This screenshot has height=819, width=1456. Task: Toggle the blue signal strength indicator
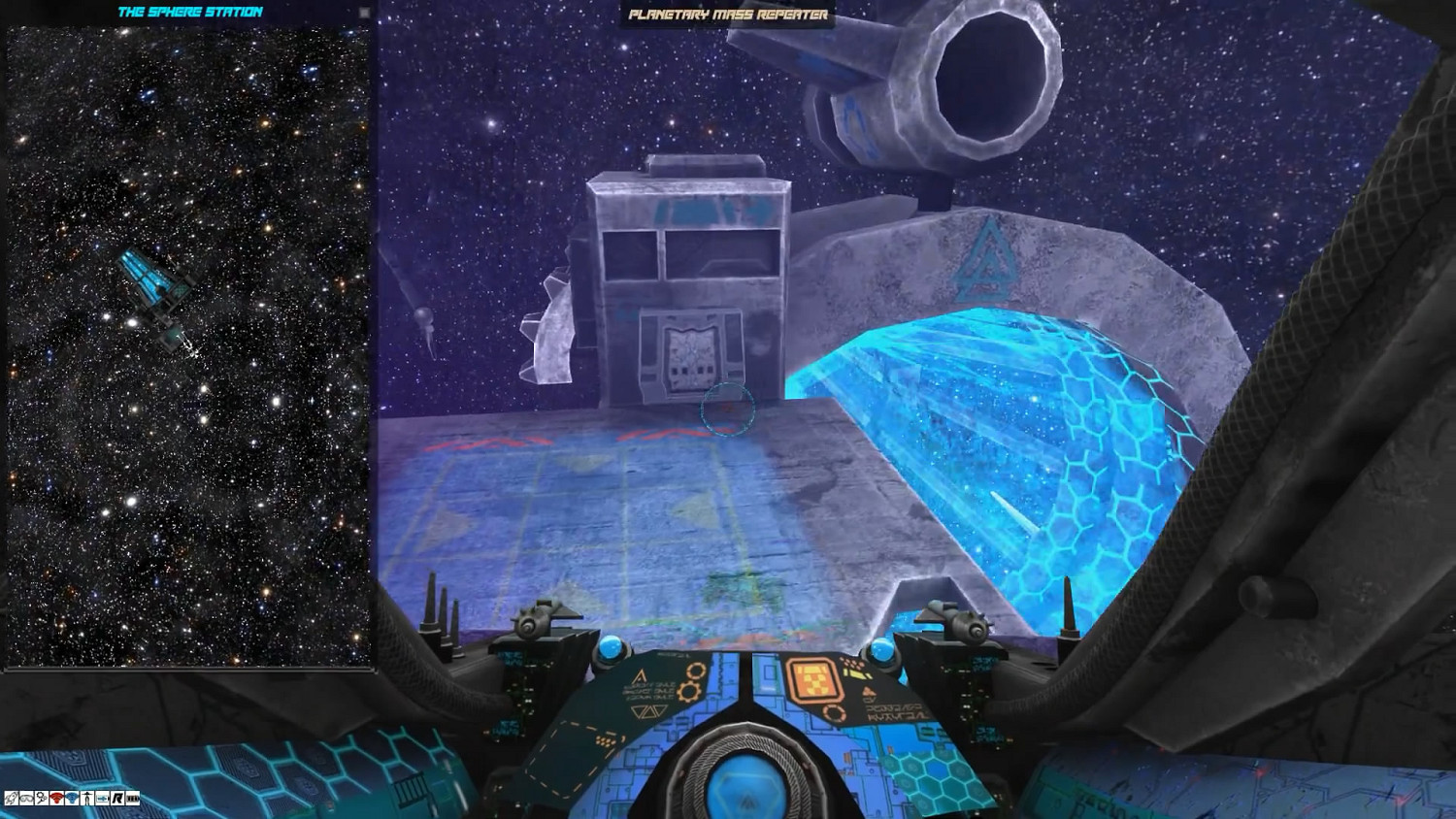(71, 800)
